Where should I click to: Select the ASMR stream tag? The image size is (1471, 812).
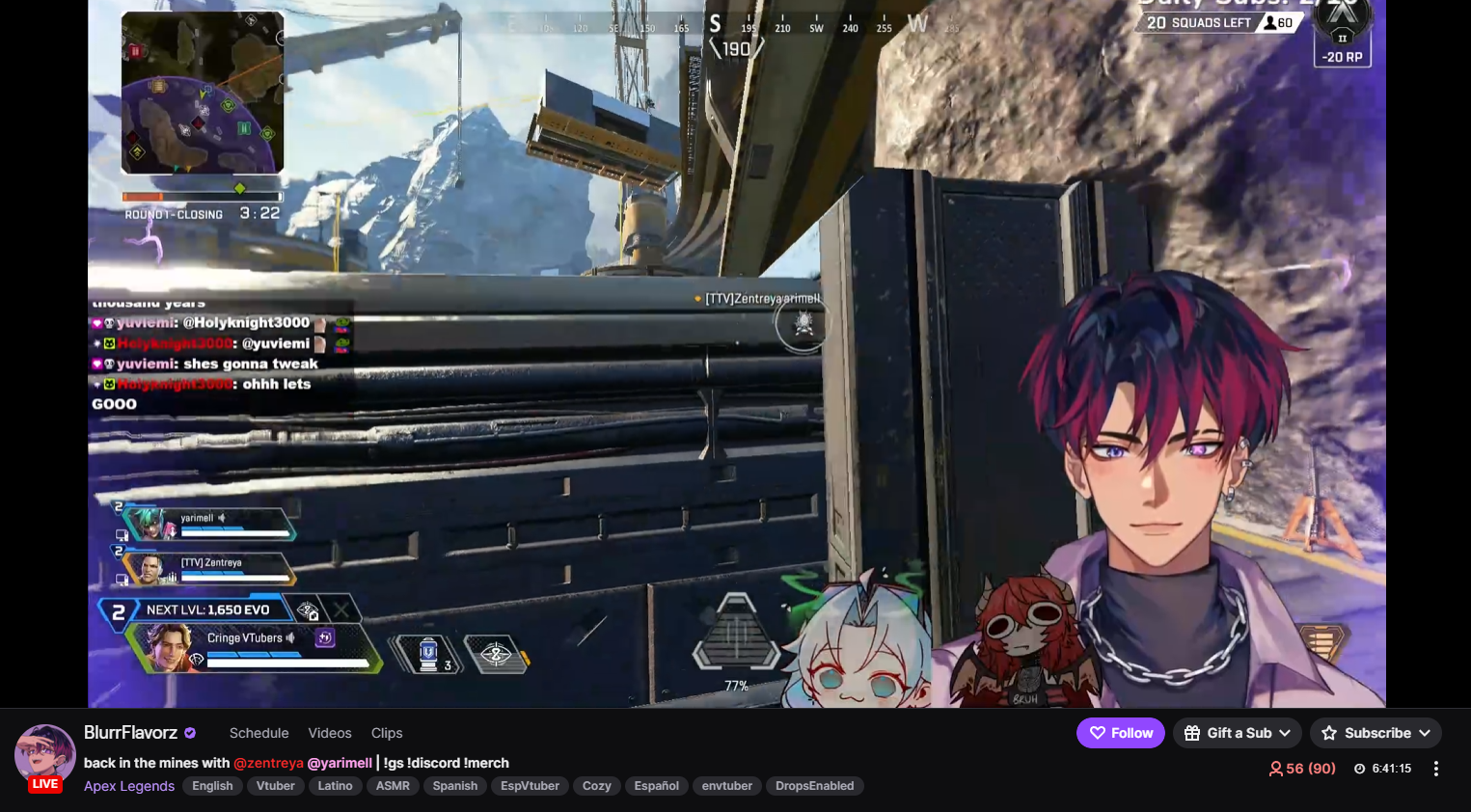coord(393,786)
